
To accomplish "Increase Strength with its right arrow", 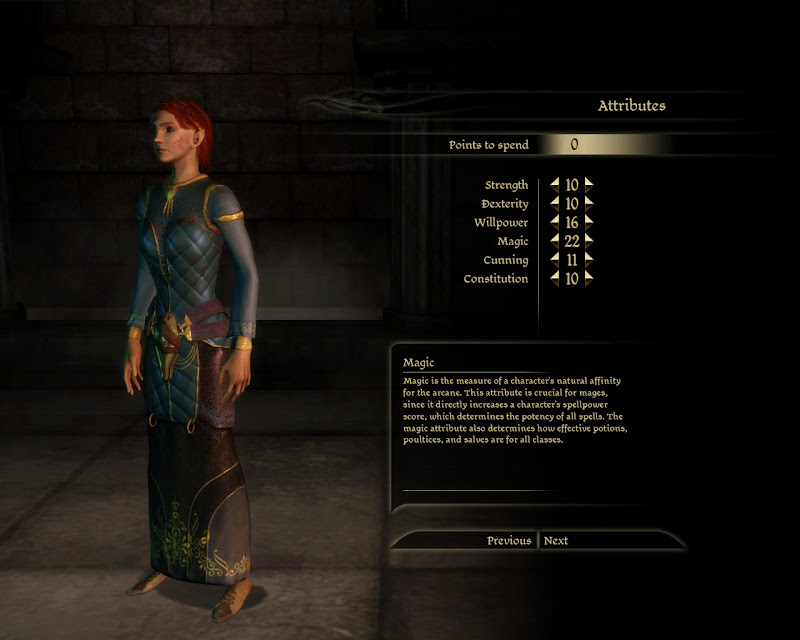I will [x=589, y=185].
